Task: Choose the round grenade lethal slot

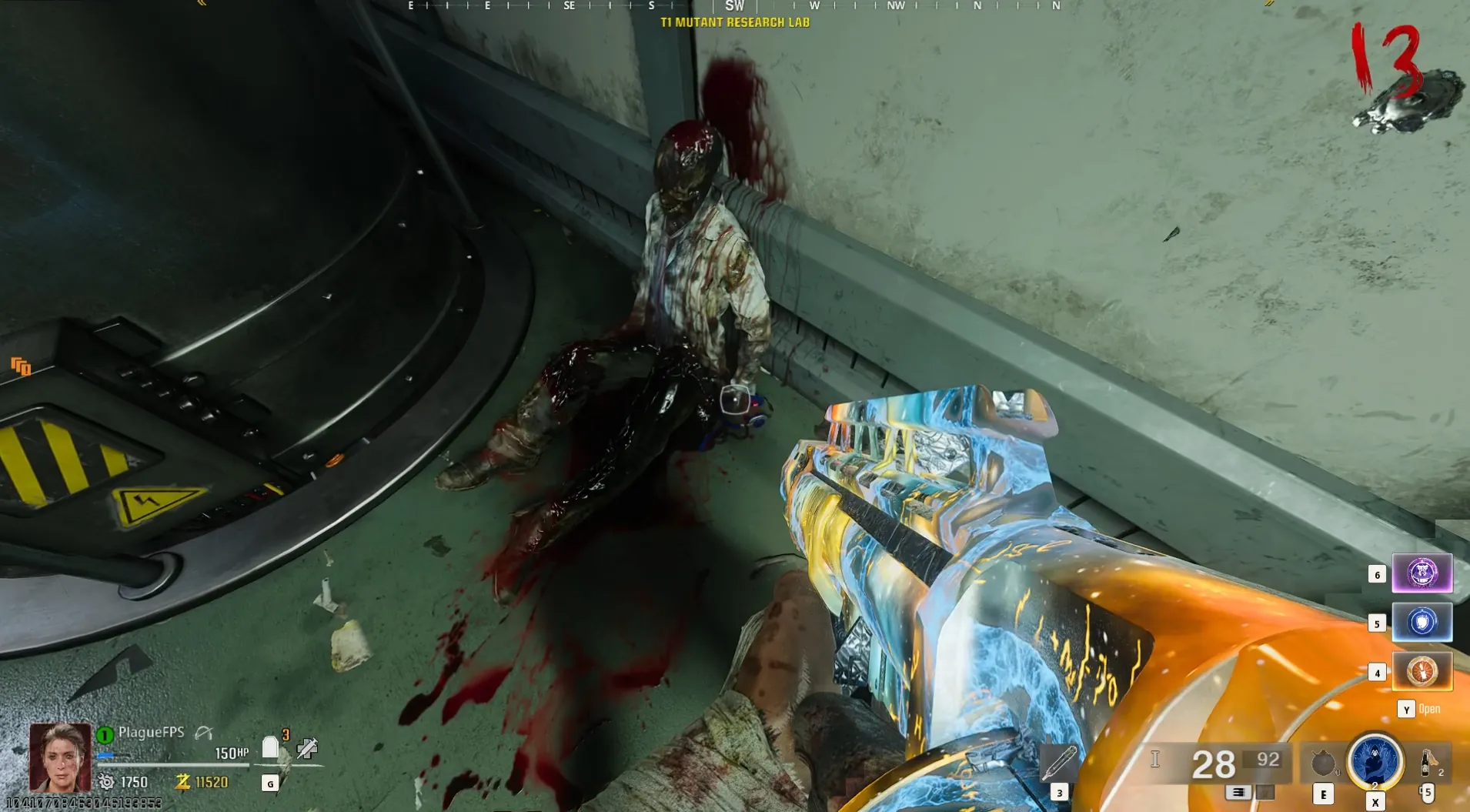Action: 1322,763
